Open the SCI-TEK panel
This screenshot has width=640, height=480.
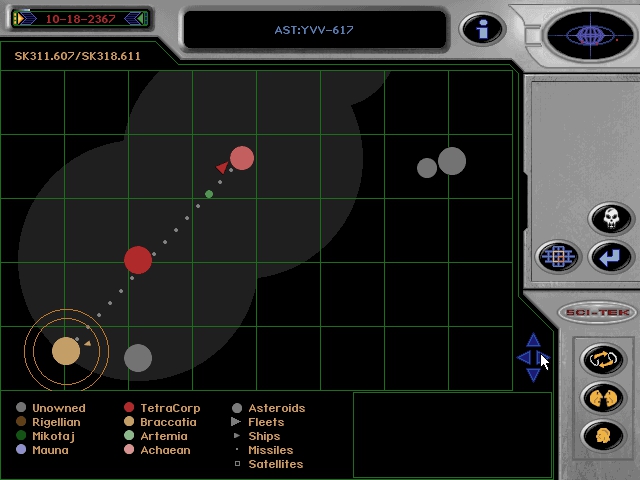click(x=597, y=313)
